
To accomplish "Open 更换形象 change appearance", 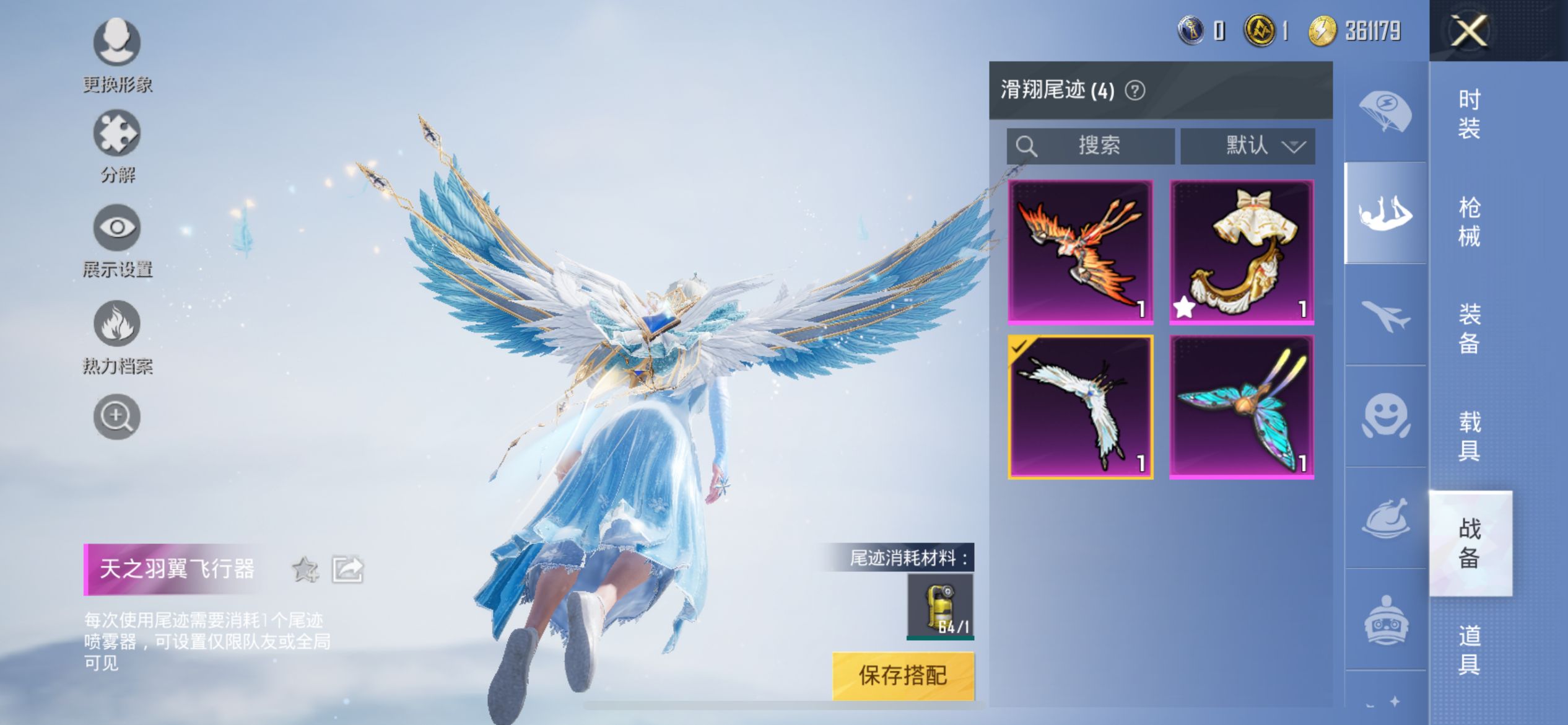I will tap(117, 42).
